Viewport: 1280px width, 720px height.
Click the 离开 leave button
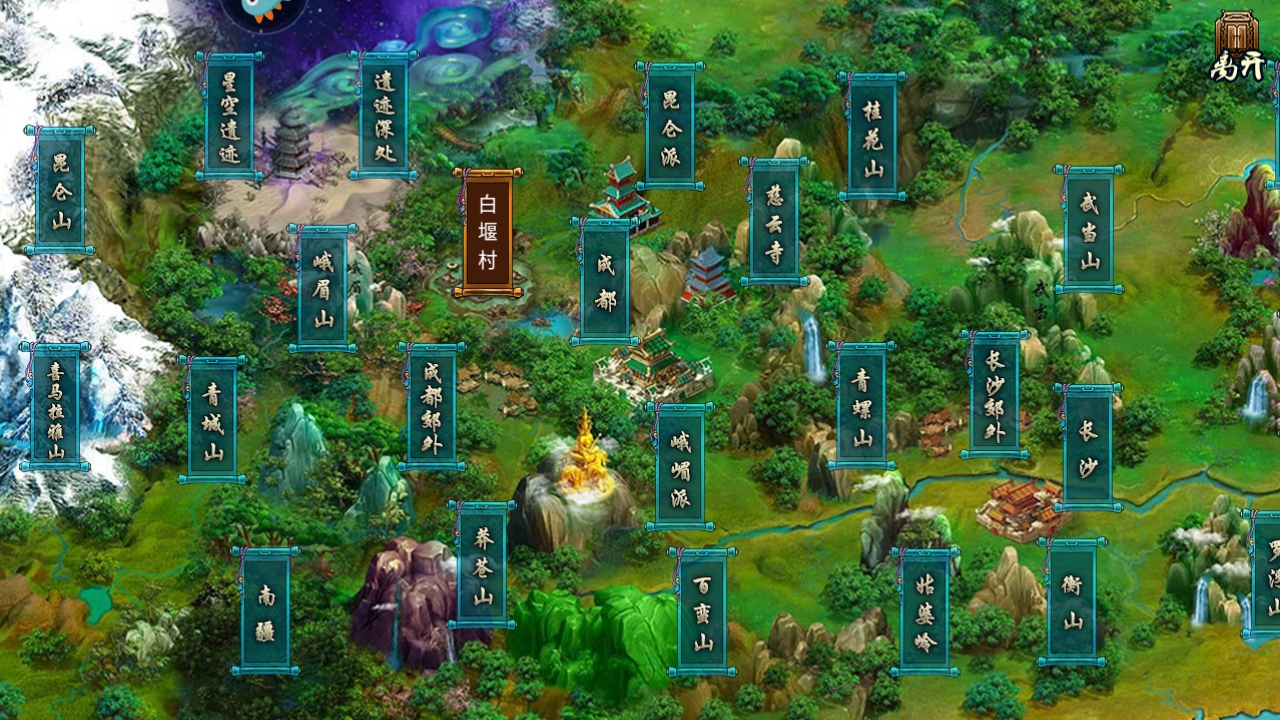click(1237, 47)
